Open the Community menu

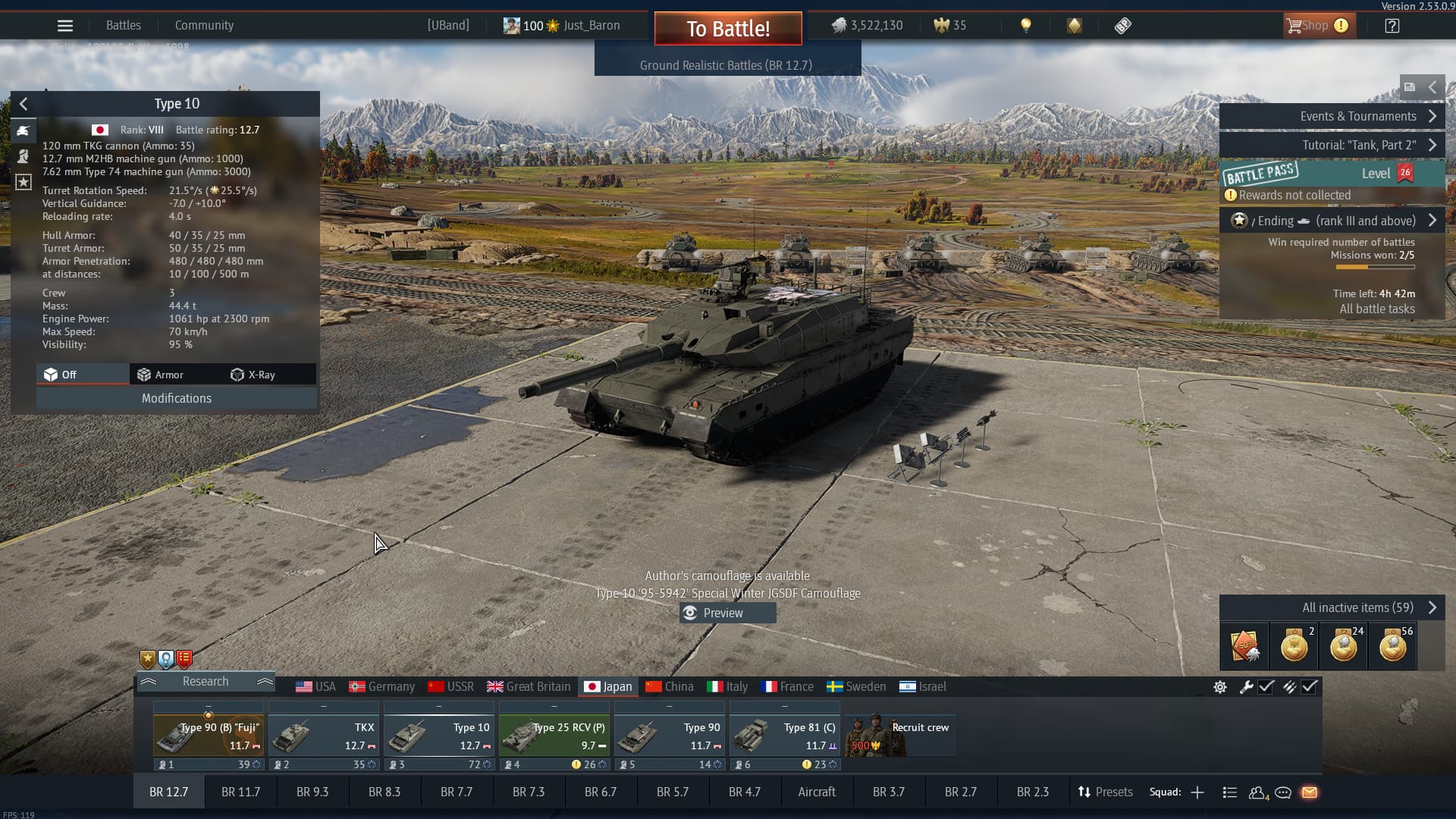pyautogui.click(x=204, y=26)
